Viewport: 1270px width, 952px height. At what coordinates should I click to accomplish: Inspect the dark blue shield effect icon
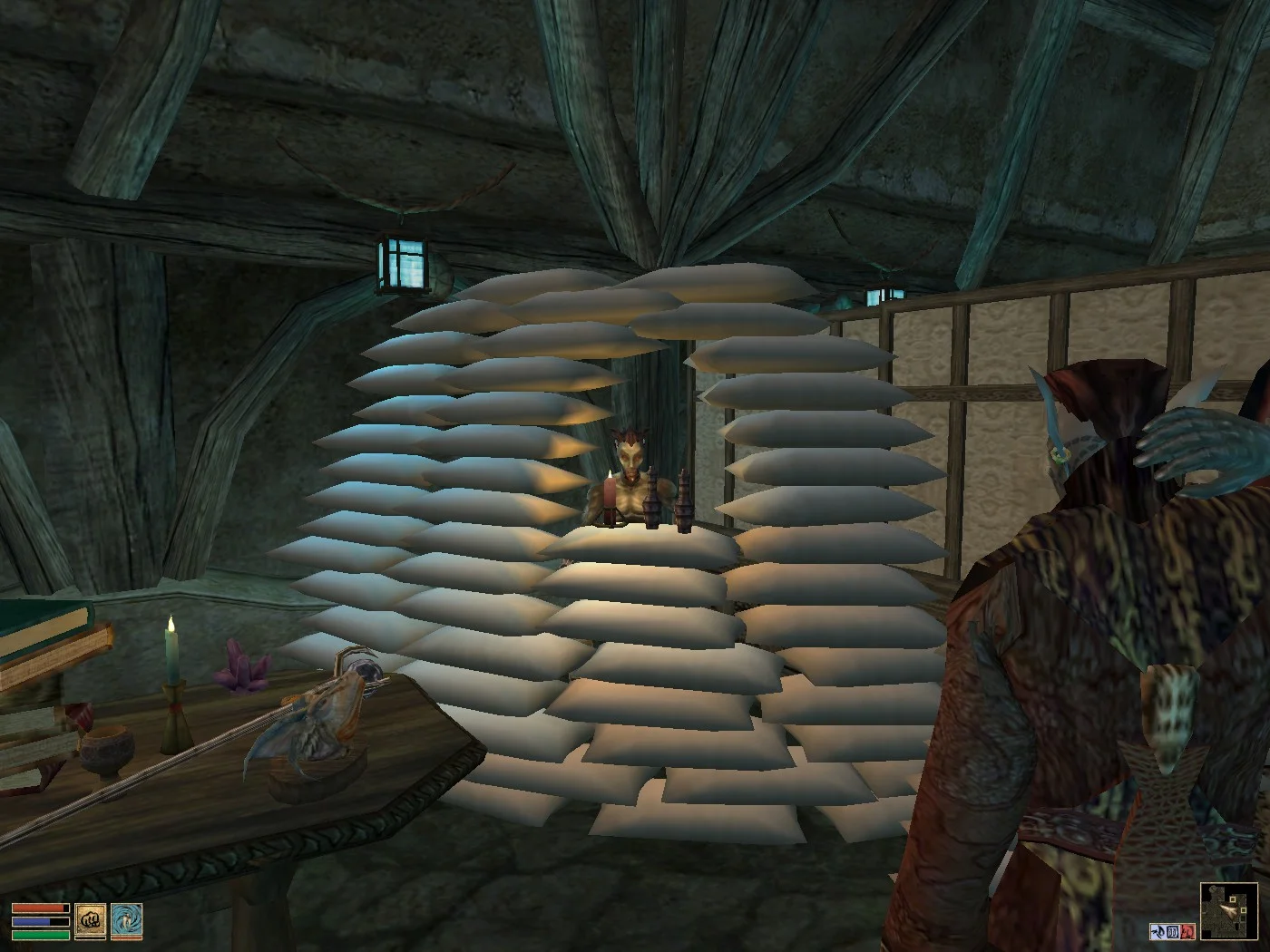pos(1173,931)
